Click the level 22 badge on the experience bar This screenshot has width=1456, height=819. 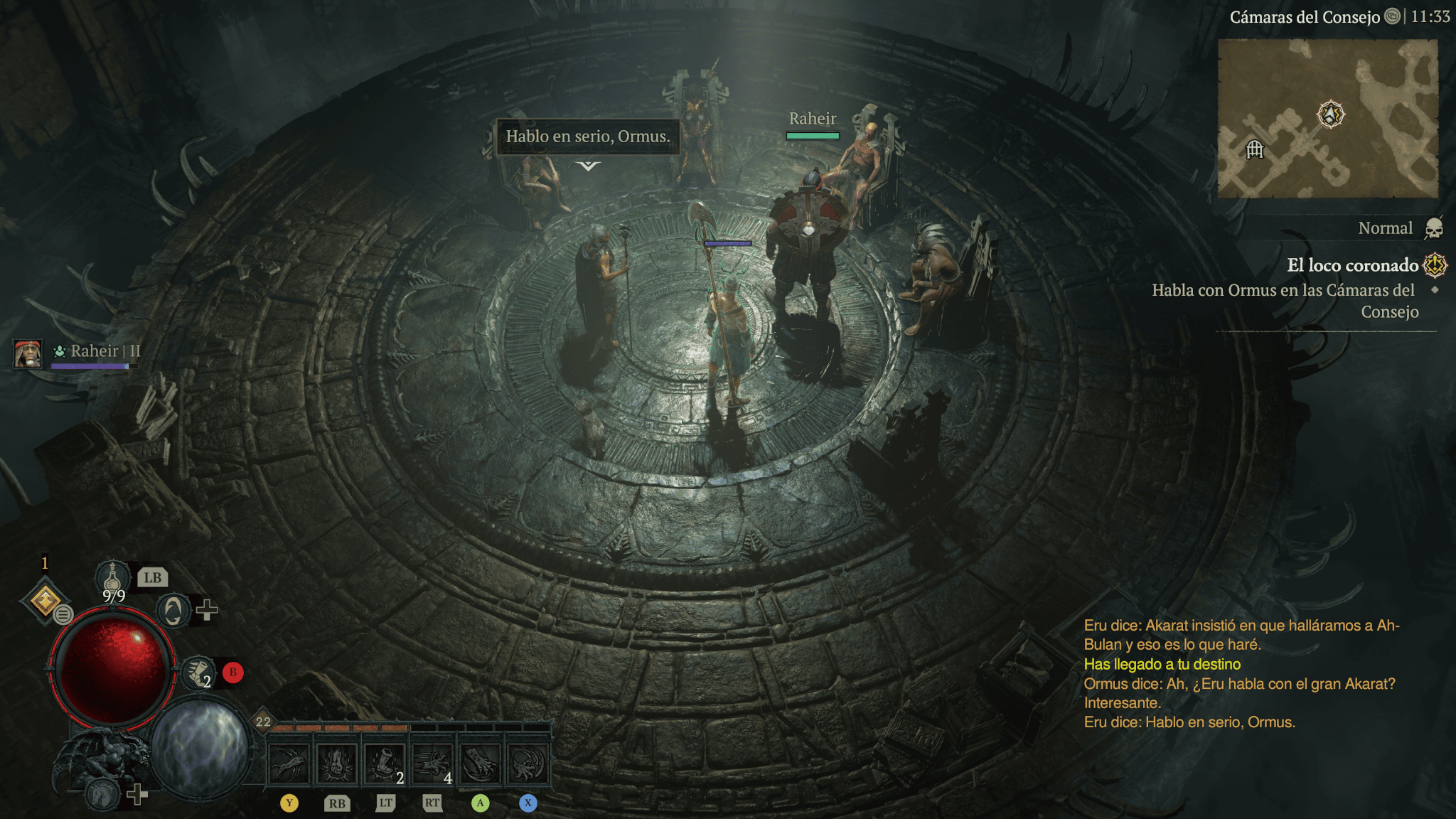point(263,721)
